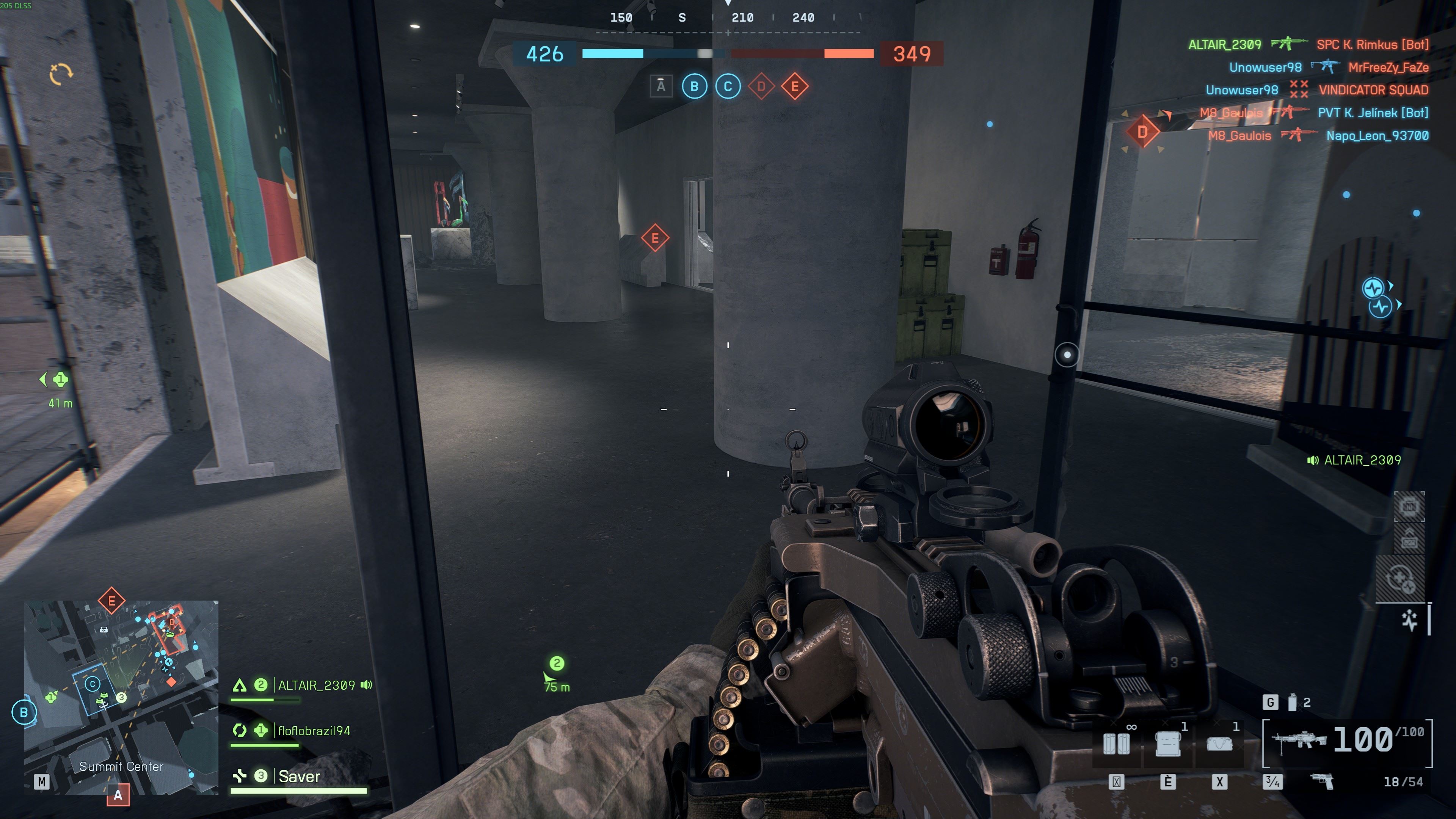The width and height of the screenshot is (1456, 819).
Task: Select objective A in the top capture bar
Action: click(661, 86)
